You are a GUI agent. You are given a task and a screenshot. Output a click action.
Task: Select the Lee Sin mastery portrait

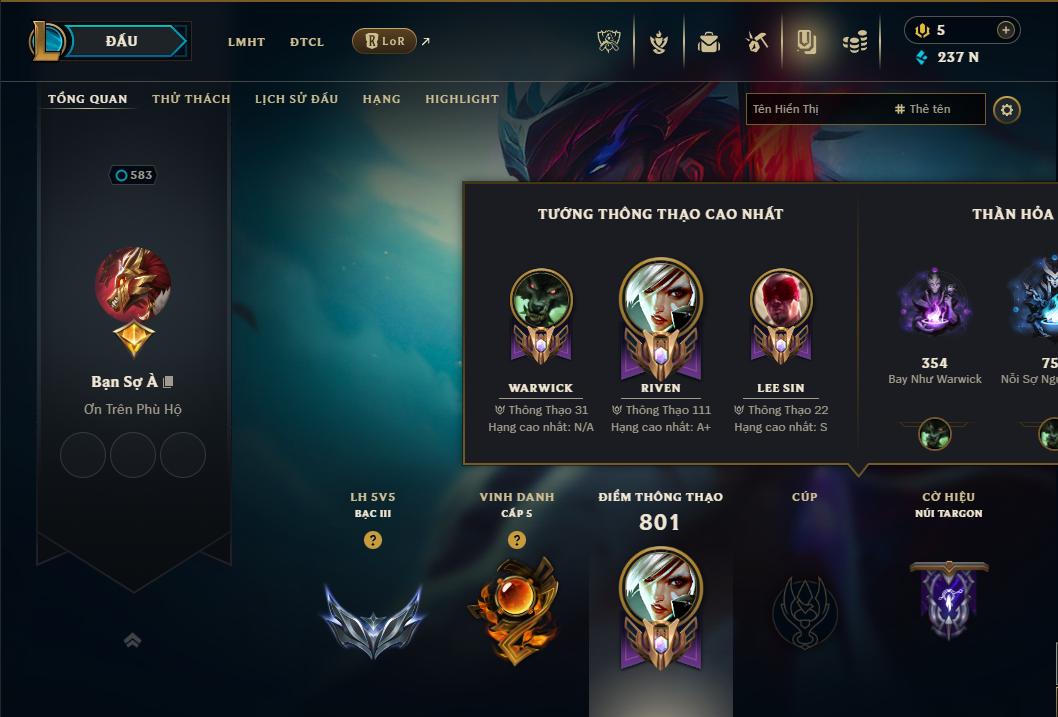click(x=781, y=300)
